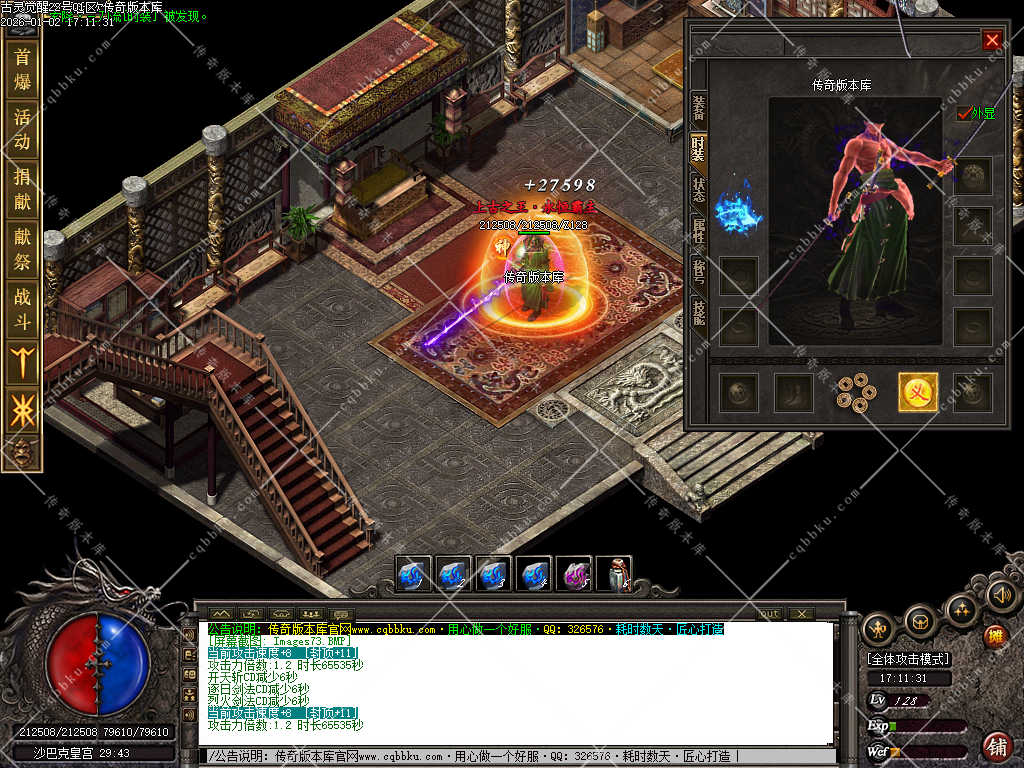1024x768 pixels.
Task: Use the potion bottle hotbar item
Action: (614, 575)
